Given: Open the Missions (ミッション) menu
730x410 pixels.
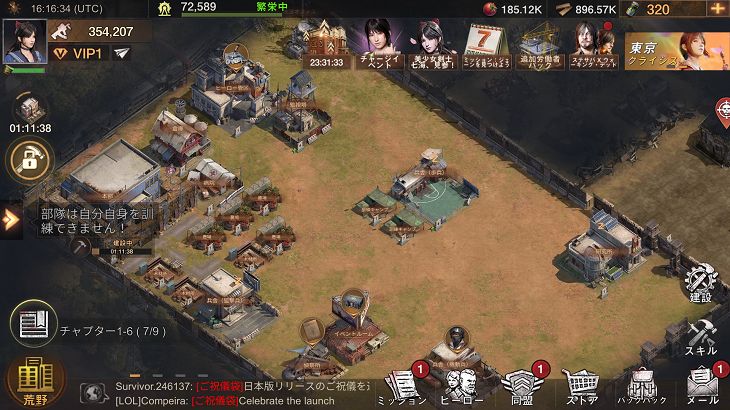Looking at the screenshot, I should point(402,386).
